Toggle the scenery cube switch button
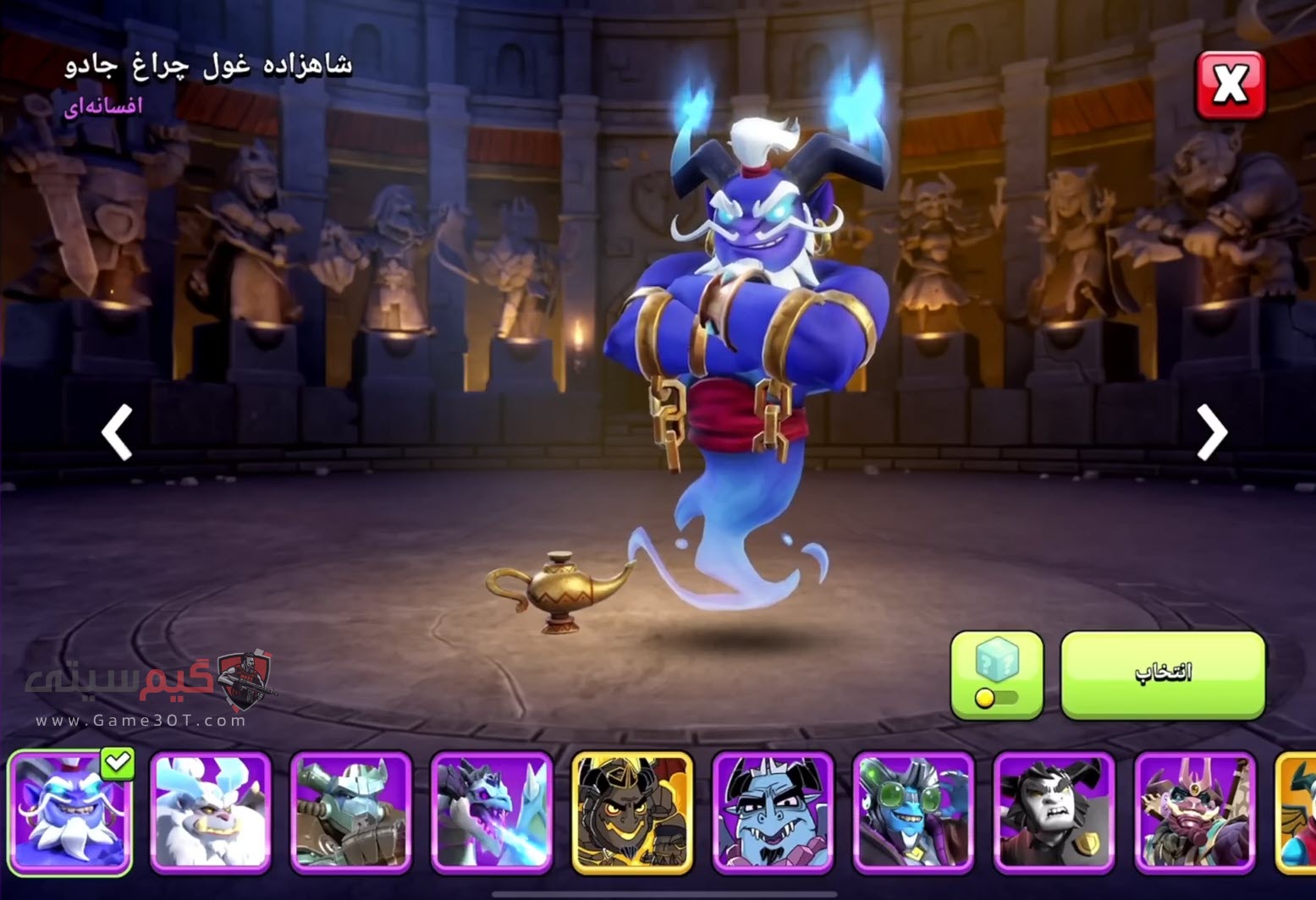Viewport: 1316px width, 900px height. (x=997, y=674)
